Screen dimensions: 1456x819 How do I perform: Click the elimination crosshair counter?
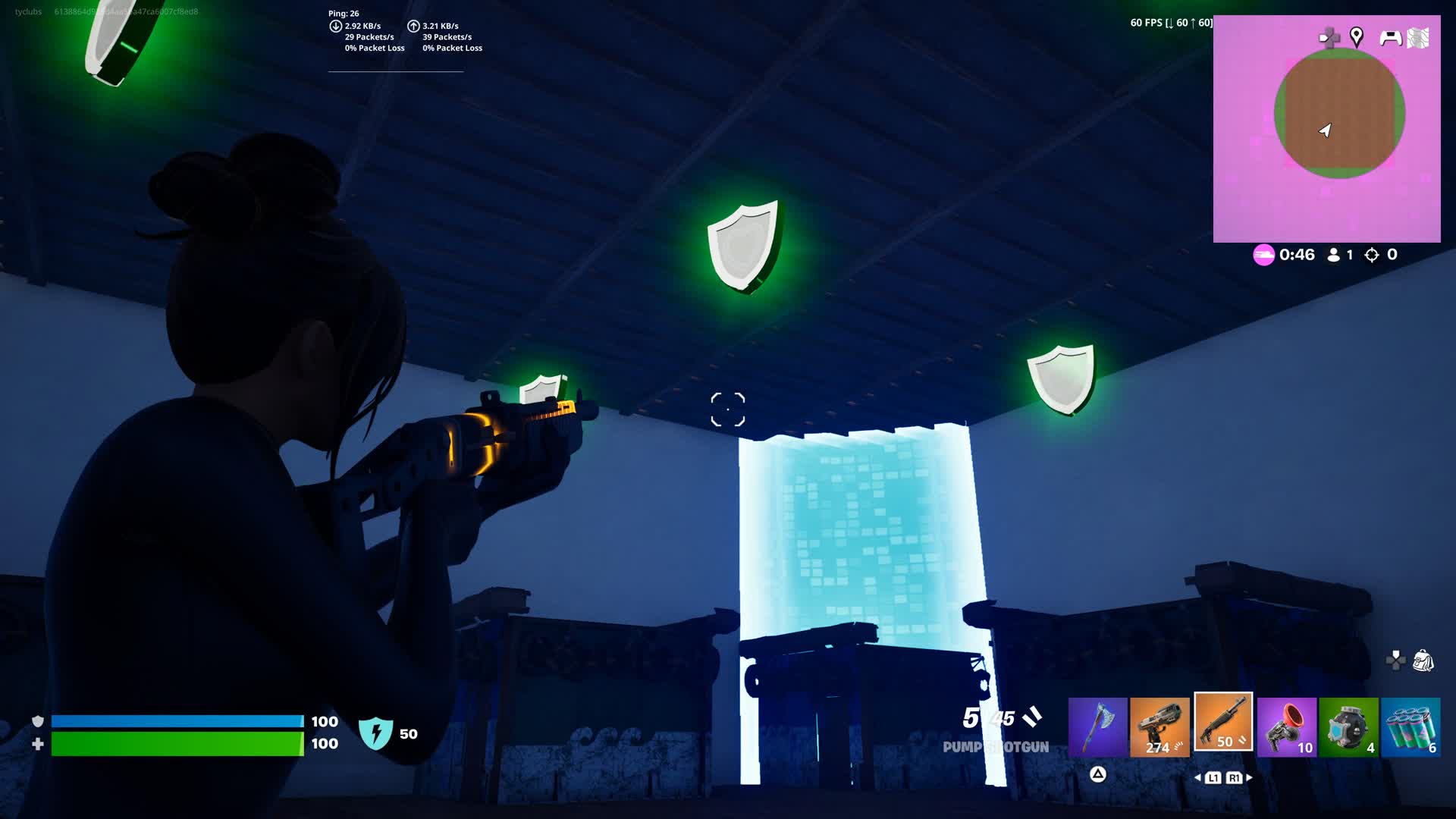point(1371,255)
